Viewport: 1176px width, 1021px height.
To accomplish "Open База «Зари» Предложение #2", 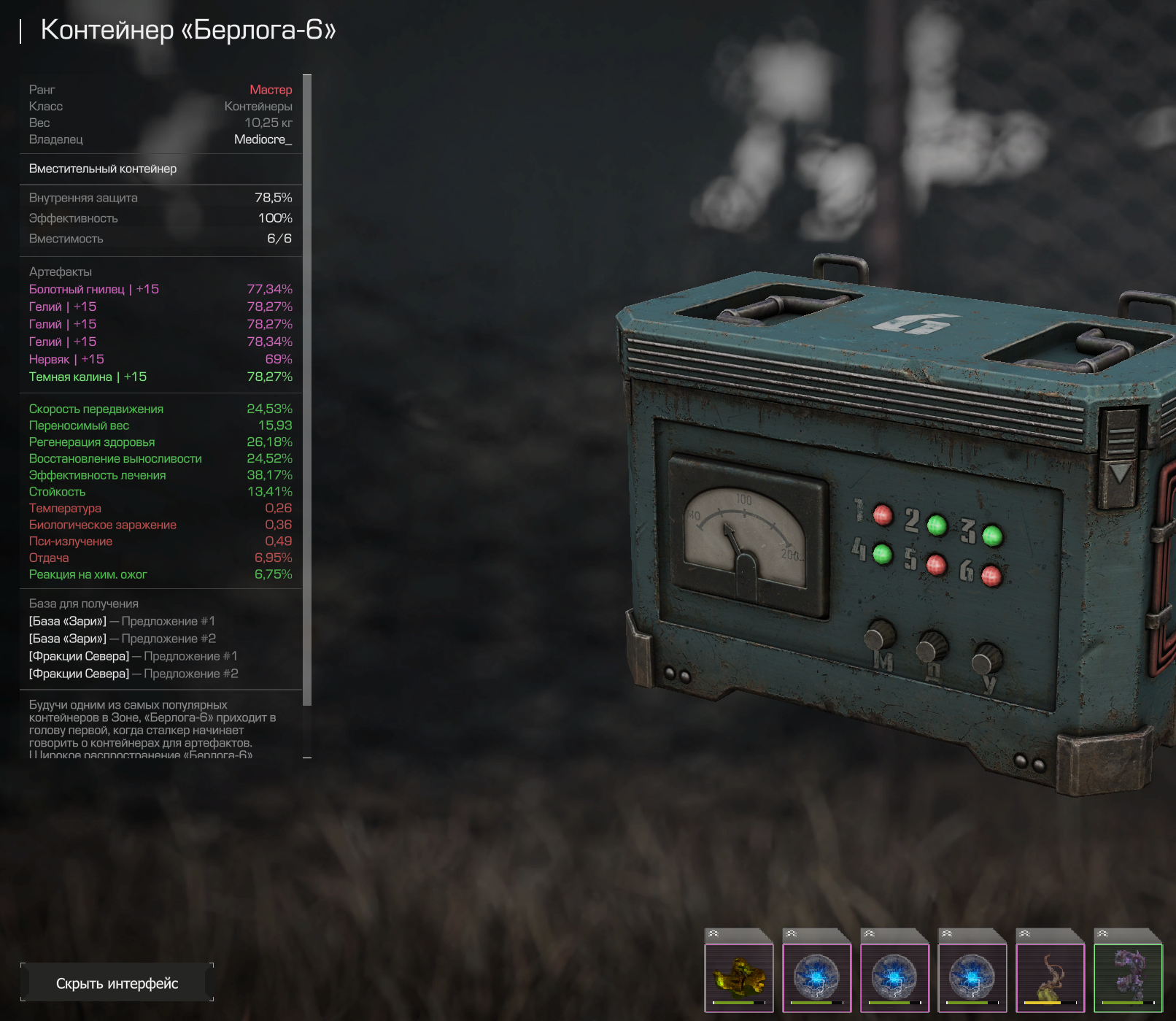I will click(122, 639).
